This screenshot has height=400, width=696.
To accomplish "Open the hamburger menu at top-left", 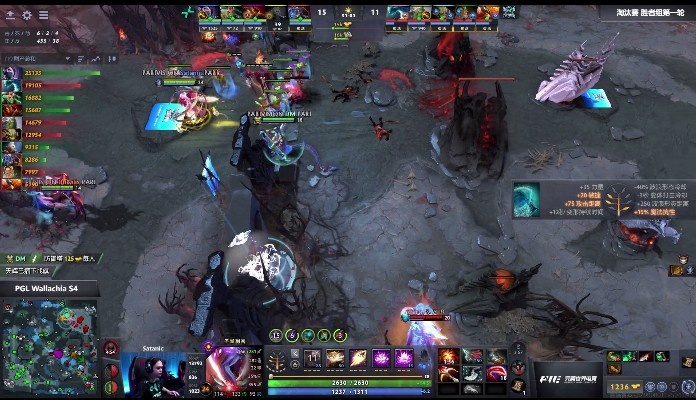I will 45,15.
